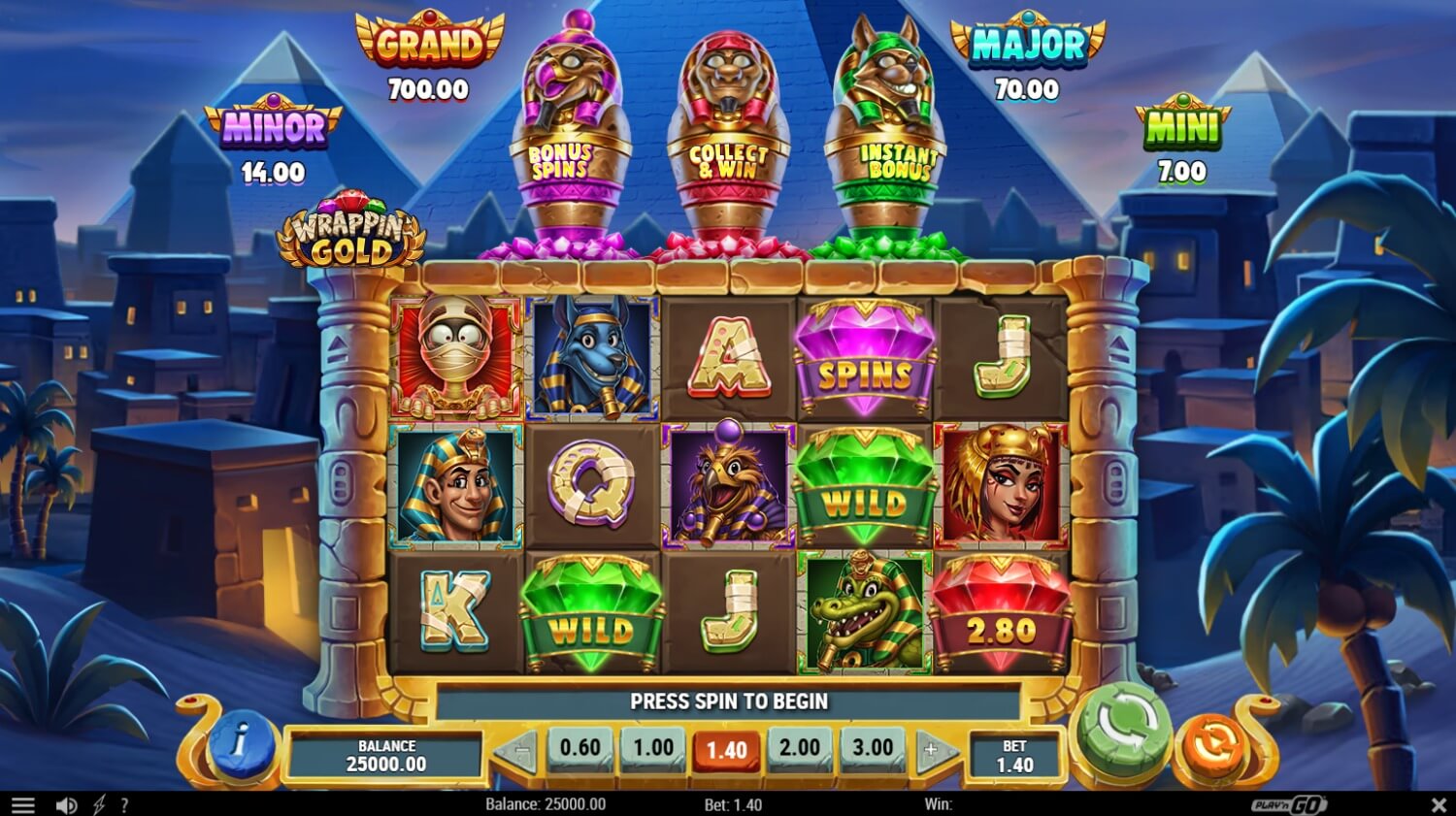Choose the 0.60 bet amount
The width and height of the screenshot is (1456, 816).
click(x=579, y=748)
